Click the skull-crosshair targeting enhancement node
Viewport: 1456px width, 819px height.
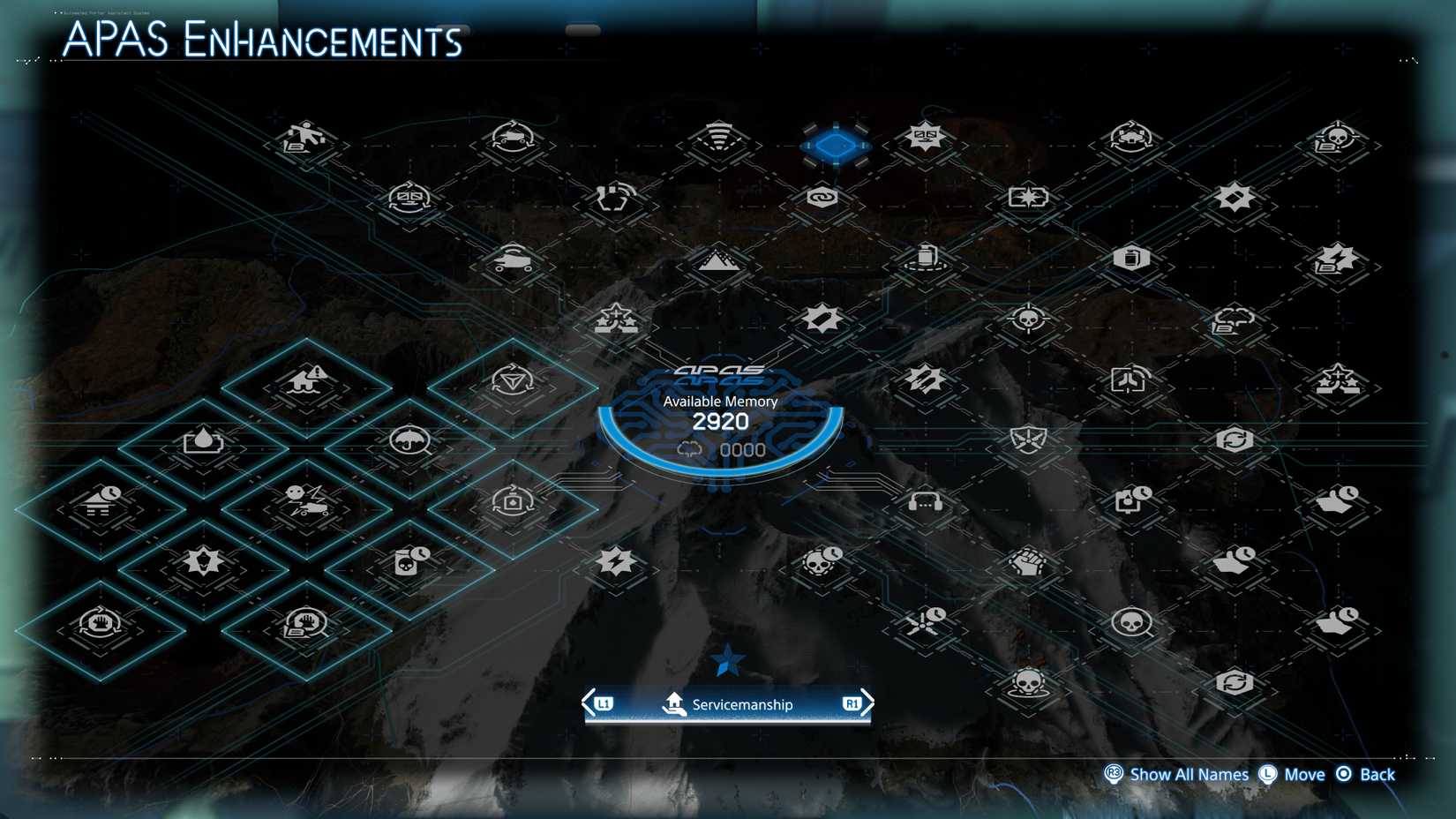[1026, 322]
